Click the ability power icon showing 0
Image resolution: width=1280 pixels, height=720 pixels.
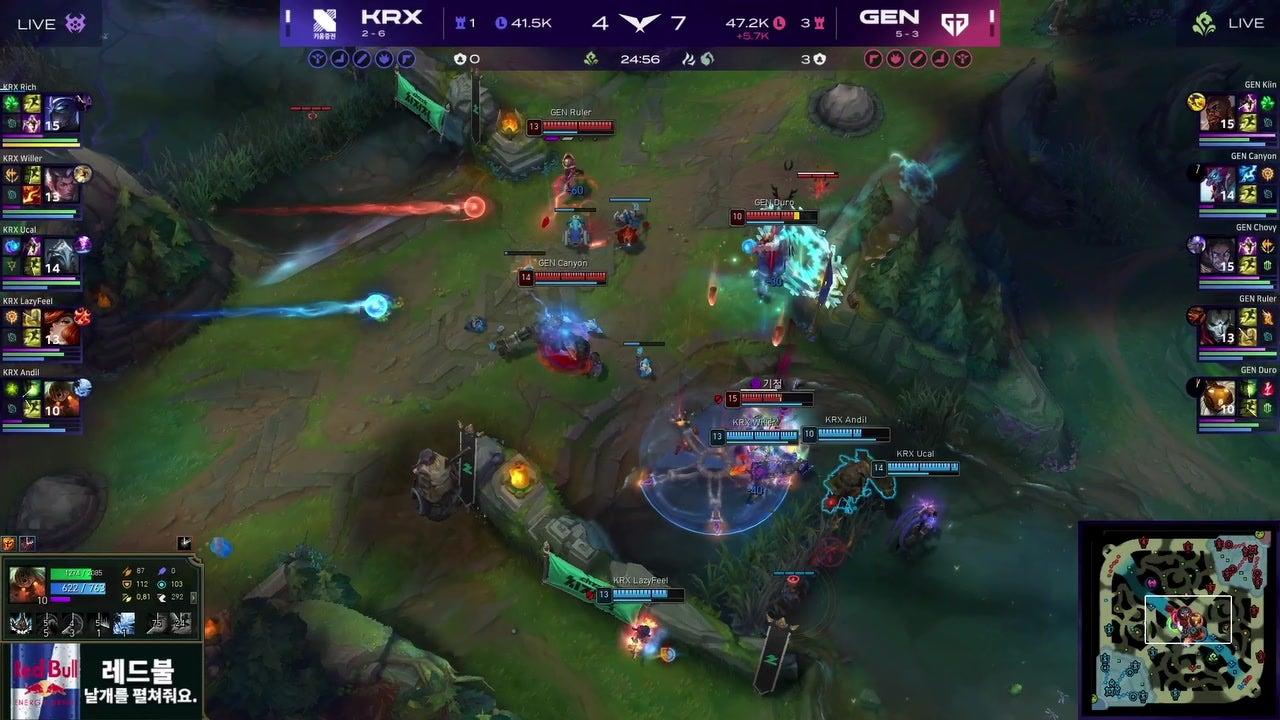(x=162, y=571)
